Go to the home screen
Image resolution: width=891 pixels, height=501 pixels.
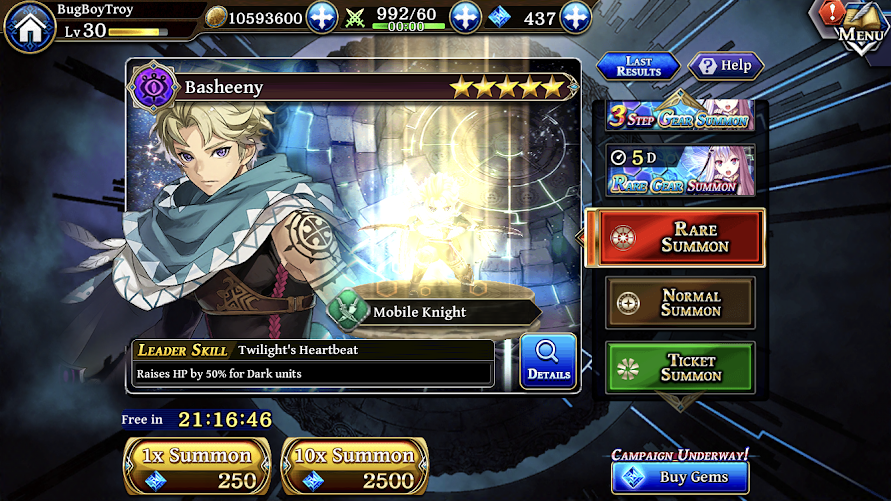29,26
